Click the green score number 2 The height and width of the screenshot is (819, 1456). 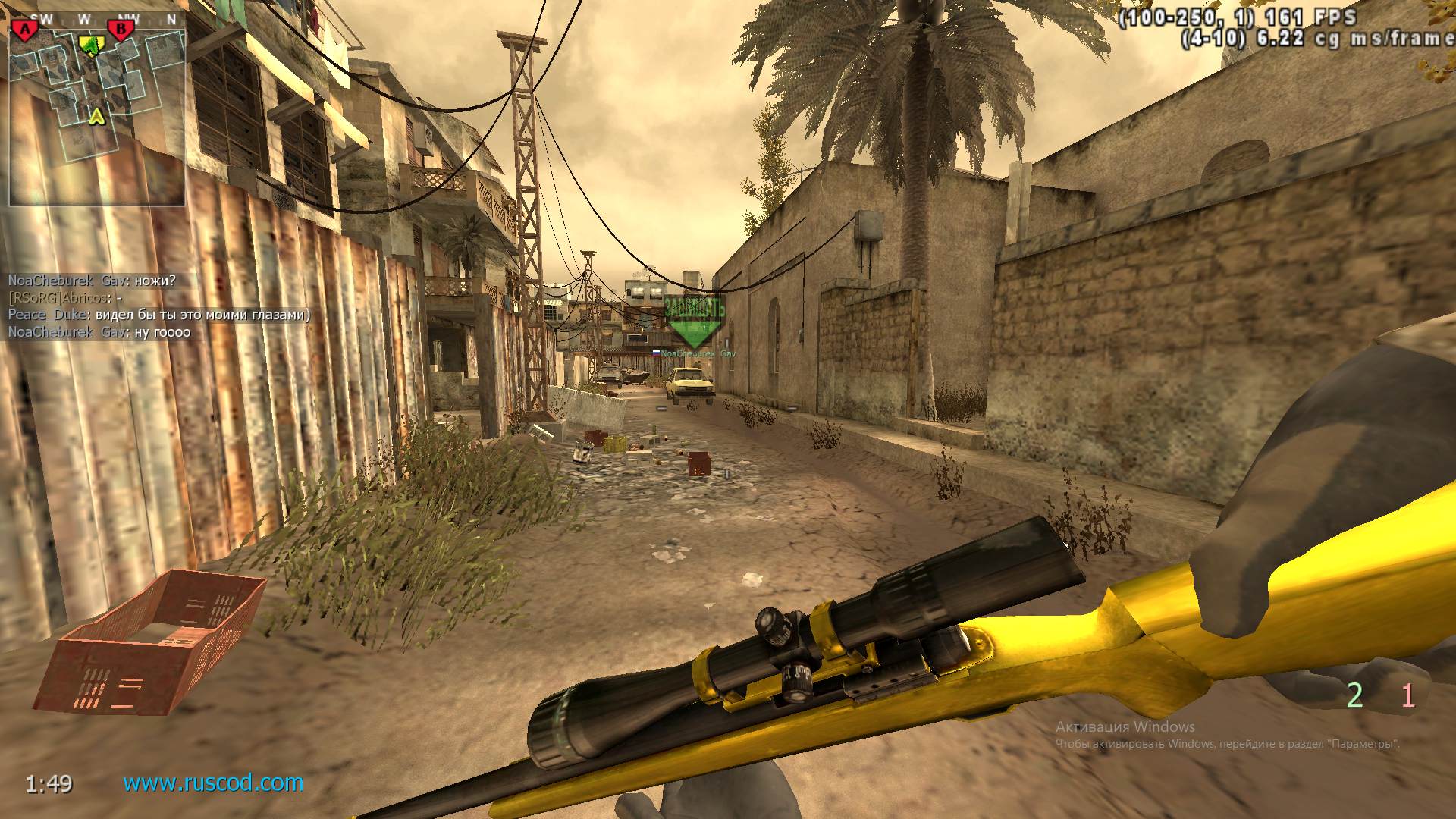click(x=1353, y=694)
